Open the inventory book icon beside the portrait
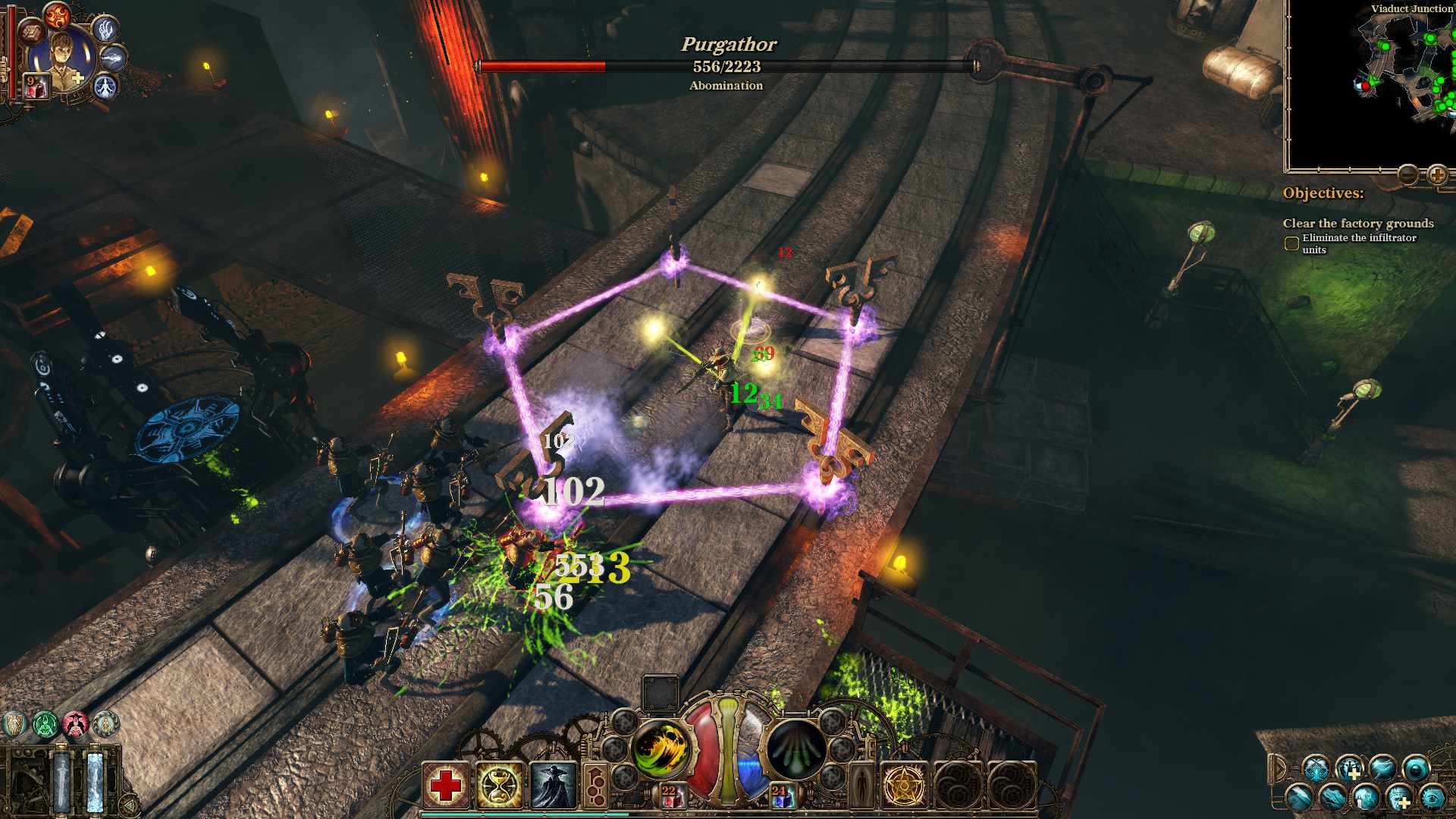Image resolution: width=1456 pixels, height=819 pixels. coord(32,33)
